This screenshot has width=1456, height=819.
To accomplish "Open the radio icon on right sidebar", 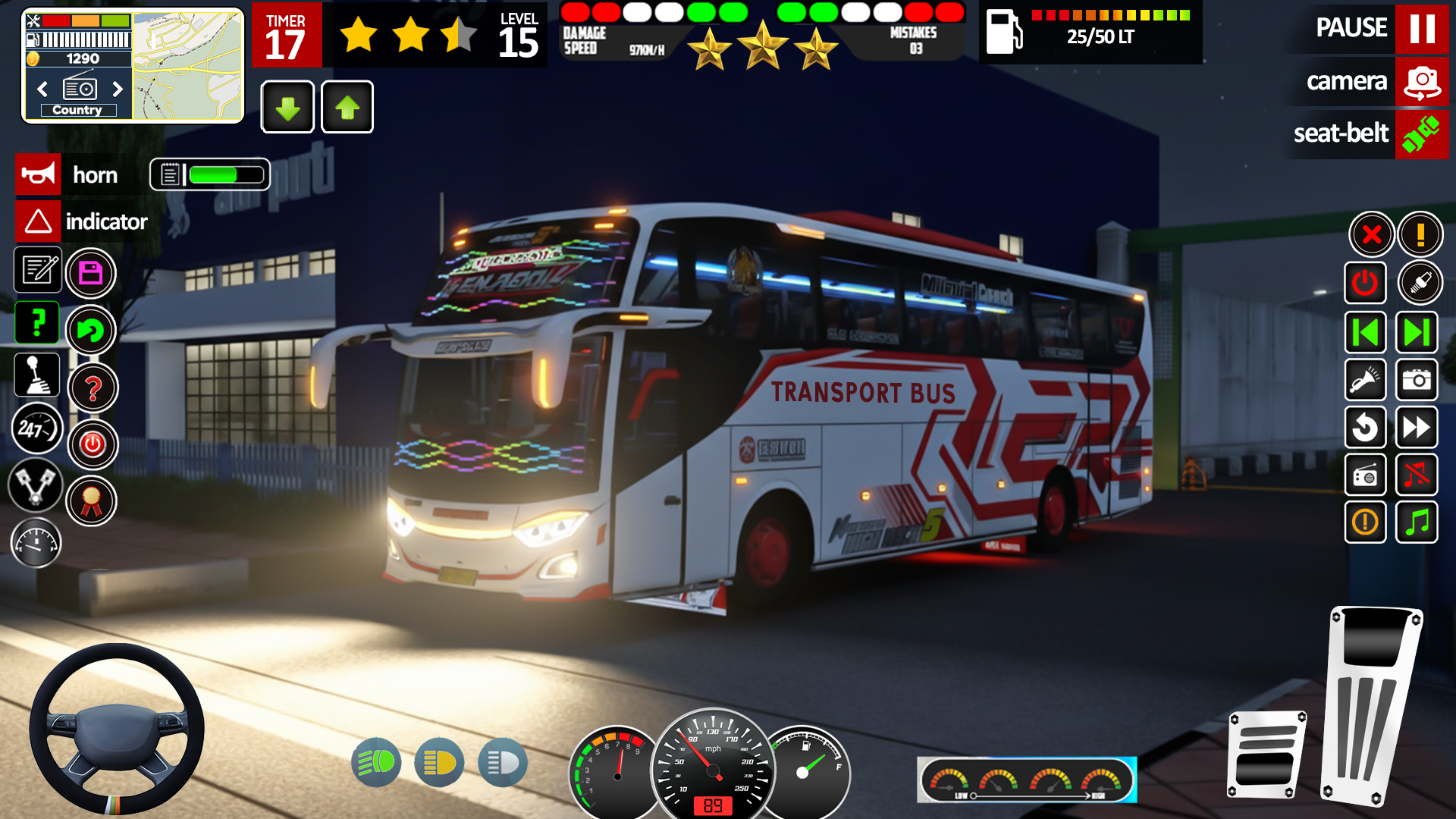I will pyautogui.click(x=1365, y=475).
